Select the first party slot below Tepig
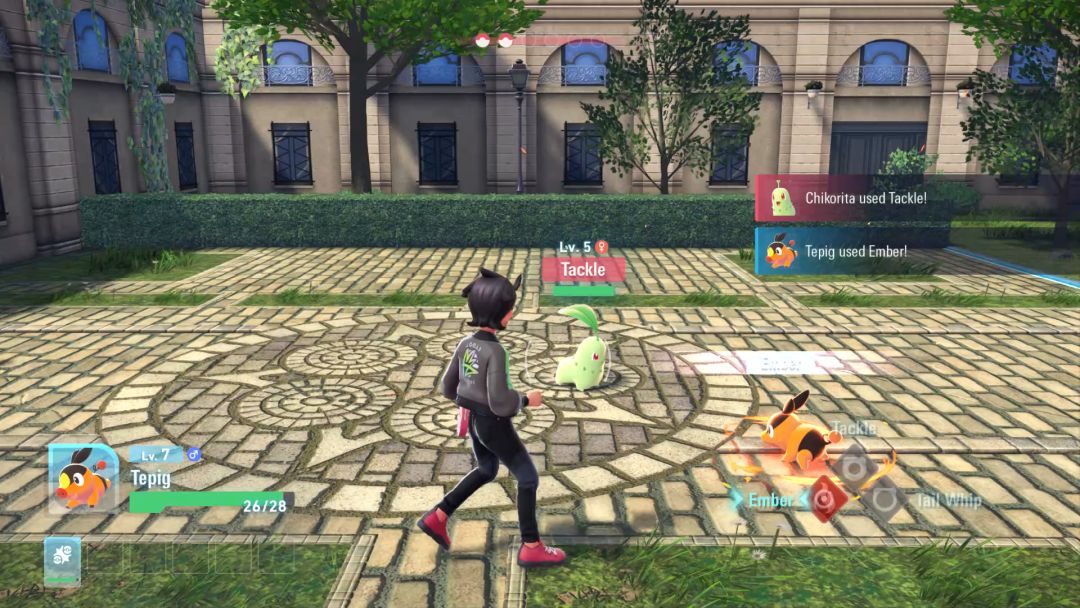This screenshot has height=608, width=1080. click(x=62, y=561)
